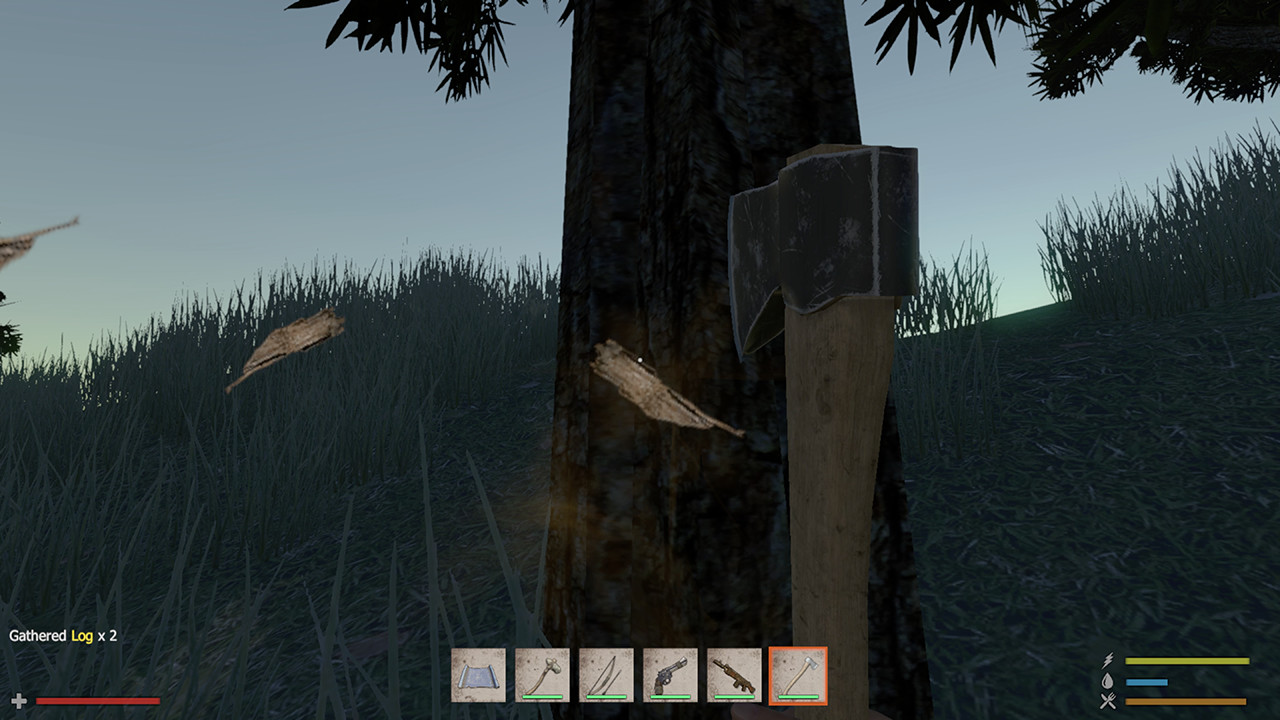
Task: Click the water droplet thirst icon
Action: pos(1107,681)
